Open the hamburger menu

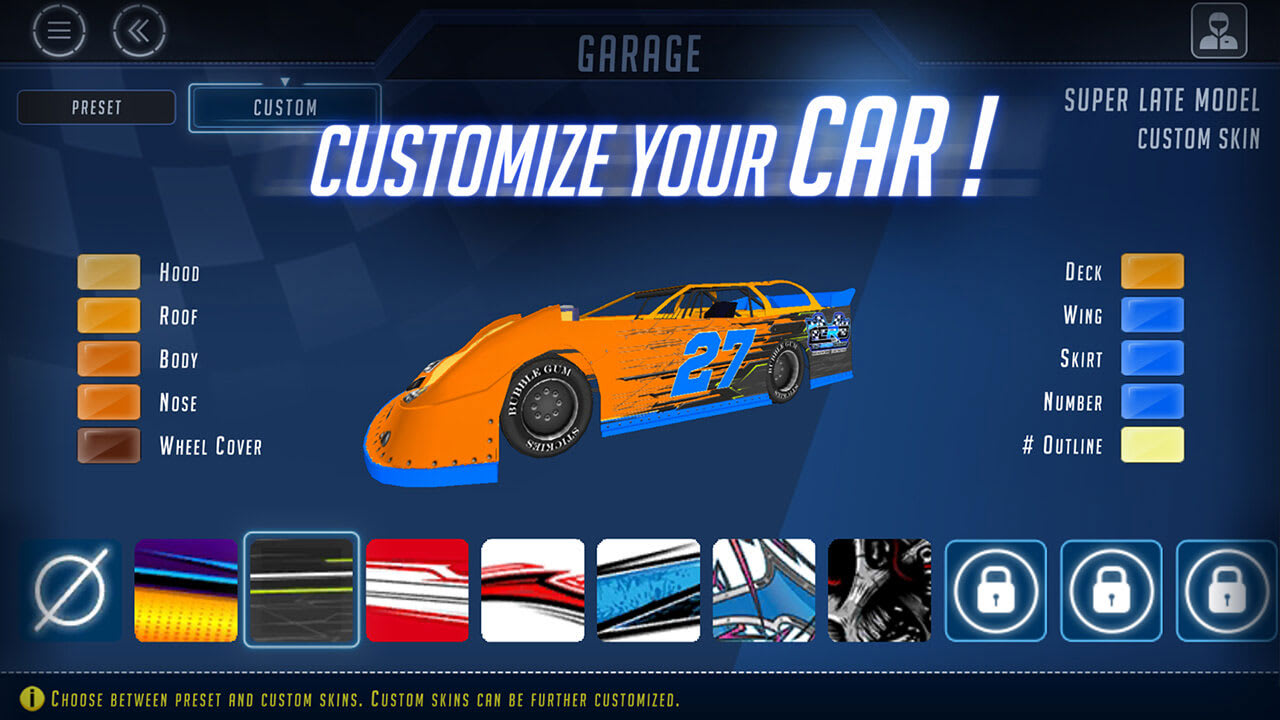58,30
